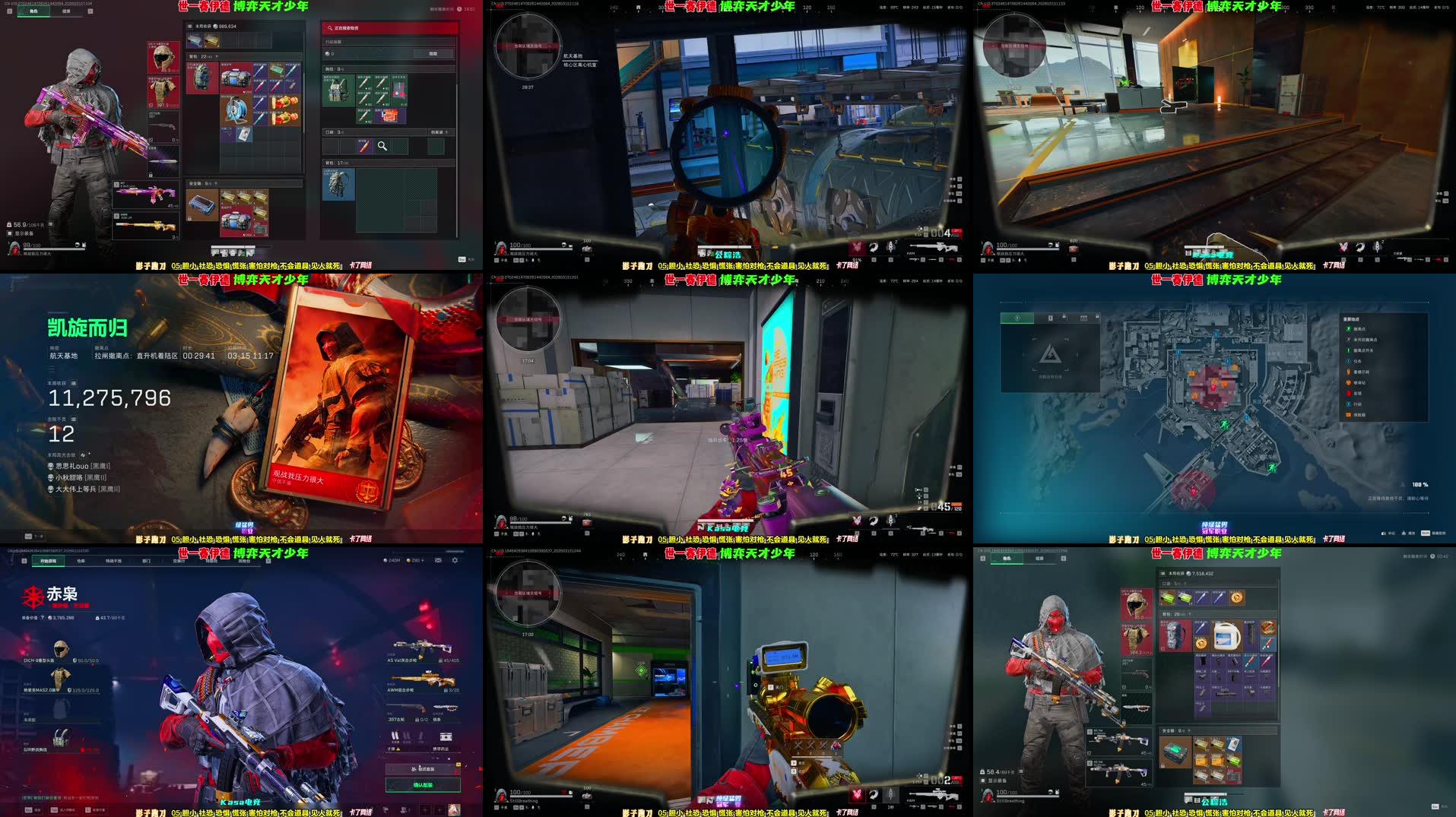Click the green extraction marker on the tactical map
Screen dimensions: 1456x817
pyautogui.click(x=1224, y=426)
